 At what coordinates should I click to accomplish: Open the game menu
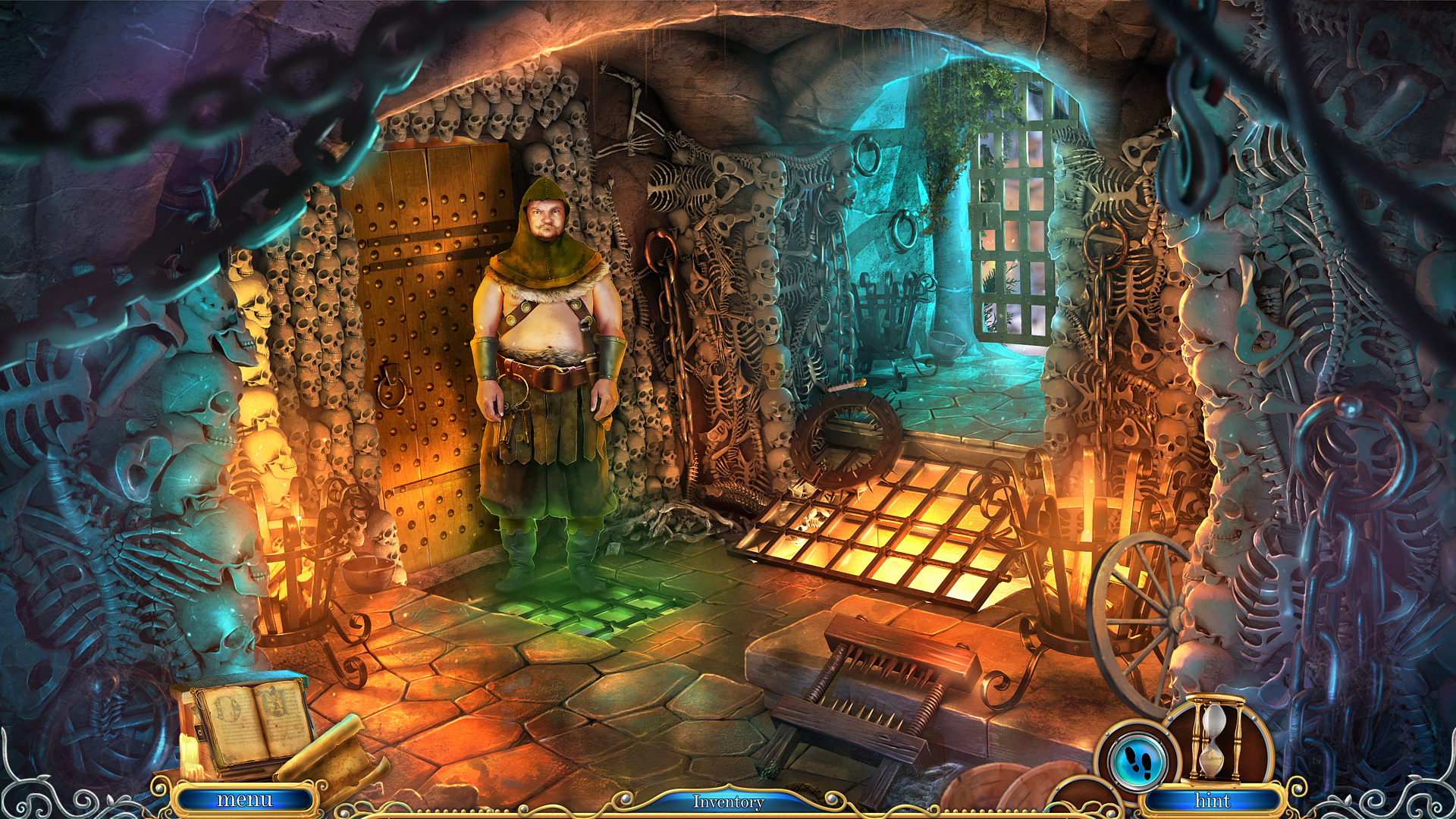[x=244, y=799]
